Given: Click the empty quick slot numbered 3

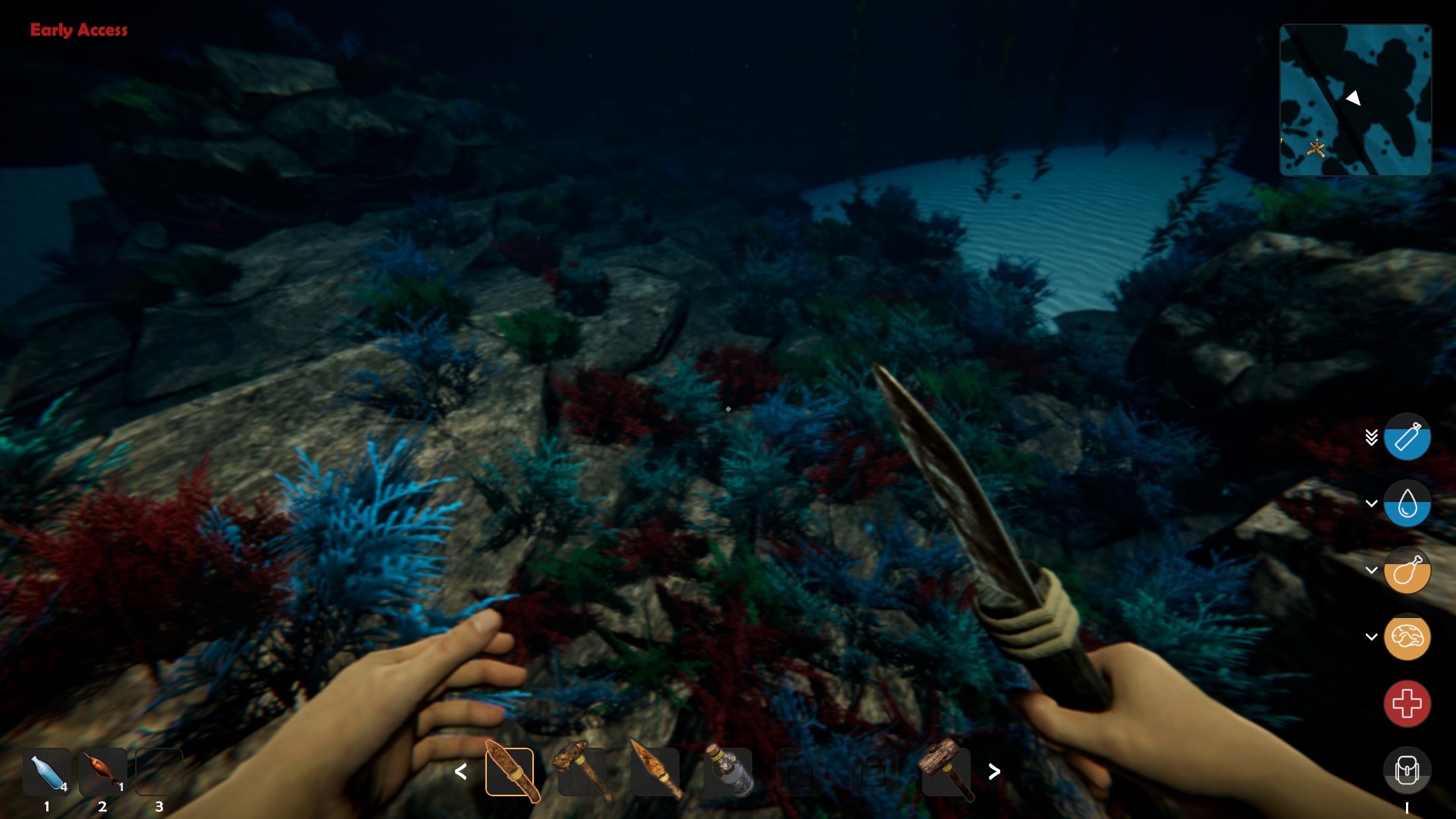Looking at the screenshot, I should click(x=159, y=772).
